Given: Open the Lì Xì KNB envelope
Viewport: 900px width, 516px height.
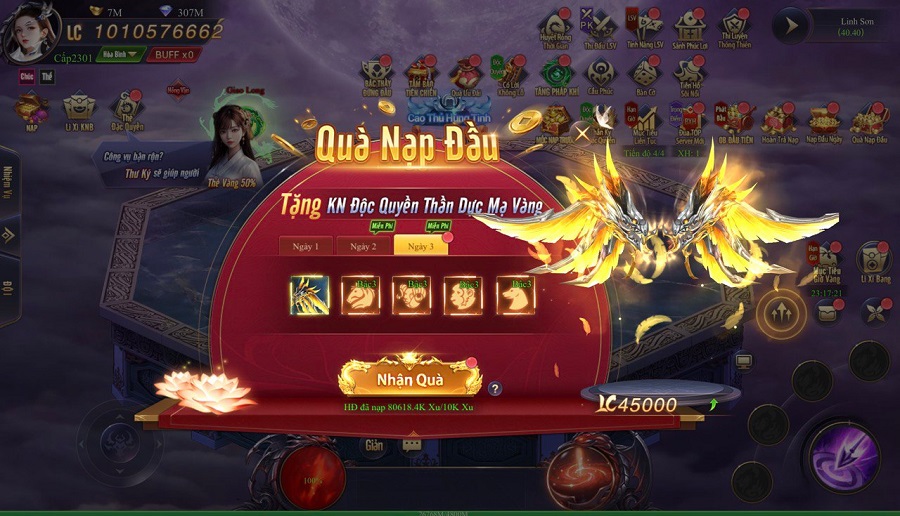Looking at the screenshot, I should coord(79,110).
